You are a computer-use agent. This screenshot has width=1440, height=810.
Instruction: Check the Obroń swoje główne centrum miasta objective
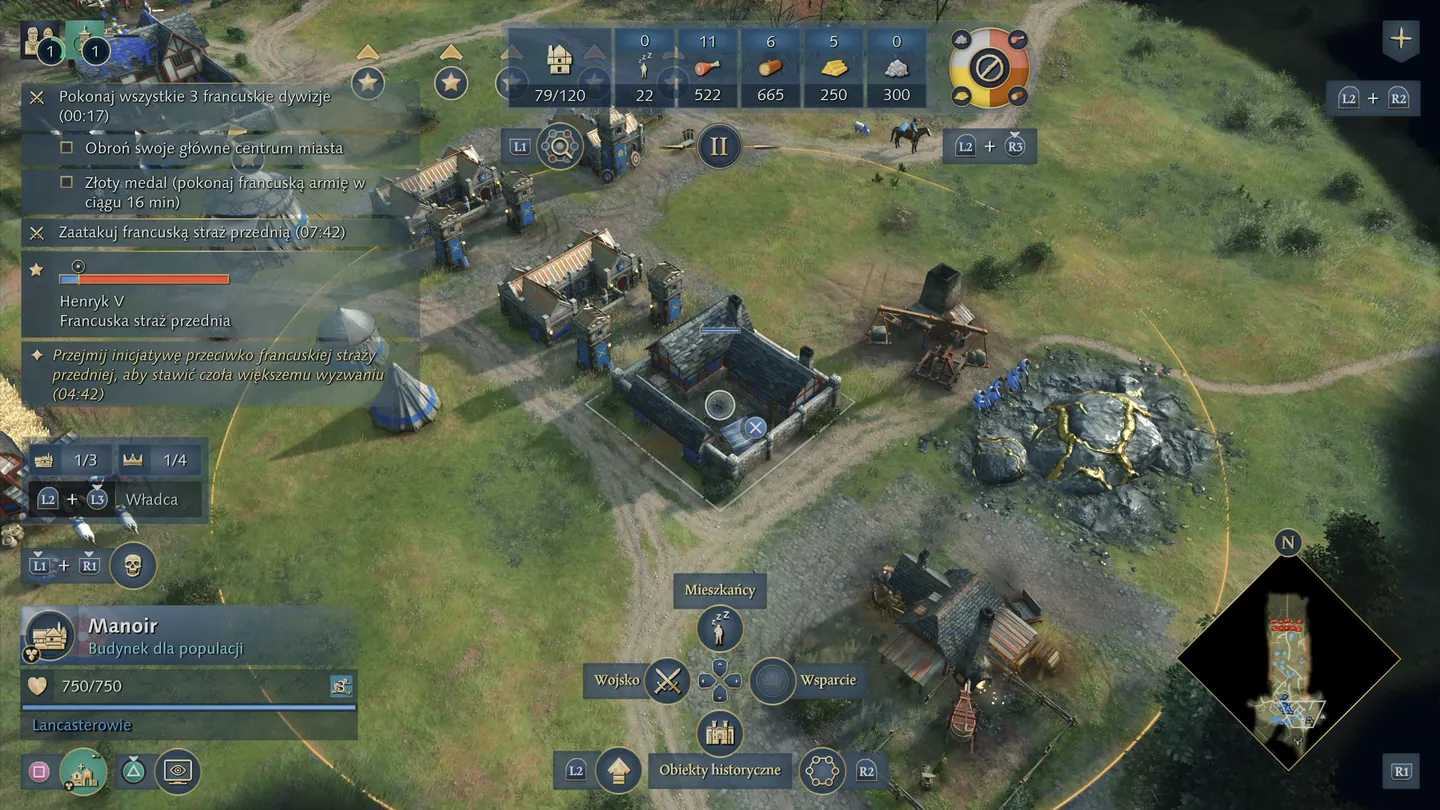coord(67,148)
